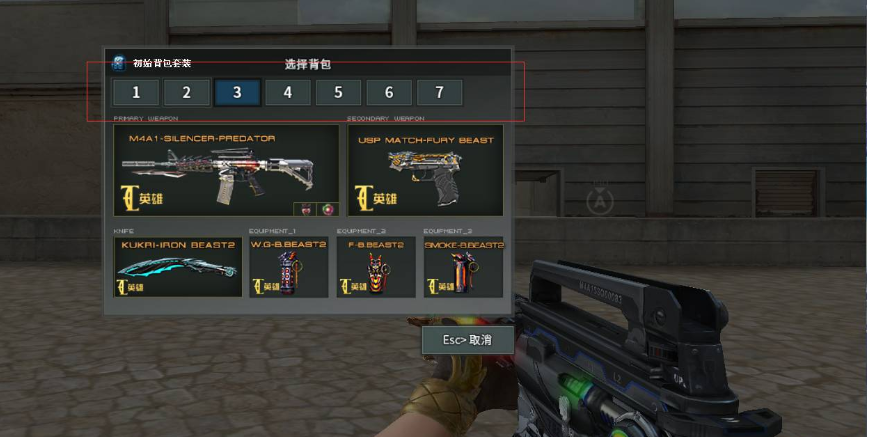Click the highlighted backpack 3 button
Viewport: 869px width, 437px height.
coord(237,93)
